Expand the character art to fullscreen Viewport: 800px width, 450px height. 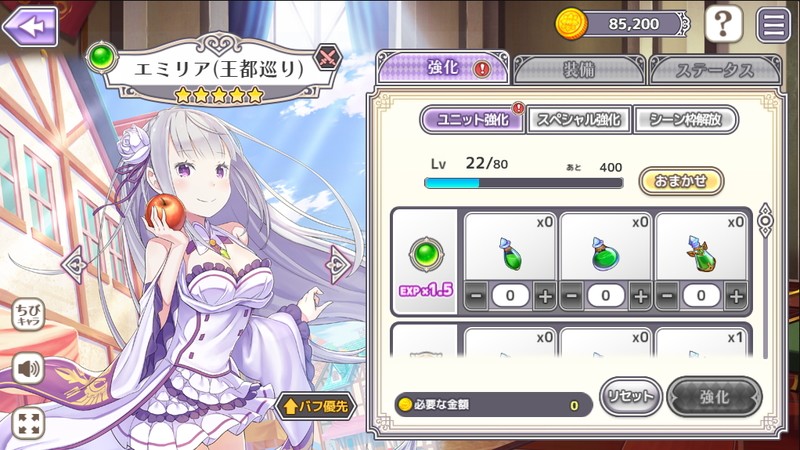[28, 422]
